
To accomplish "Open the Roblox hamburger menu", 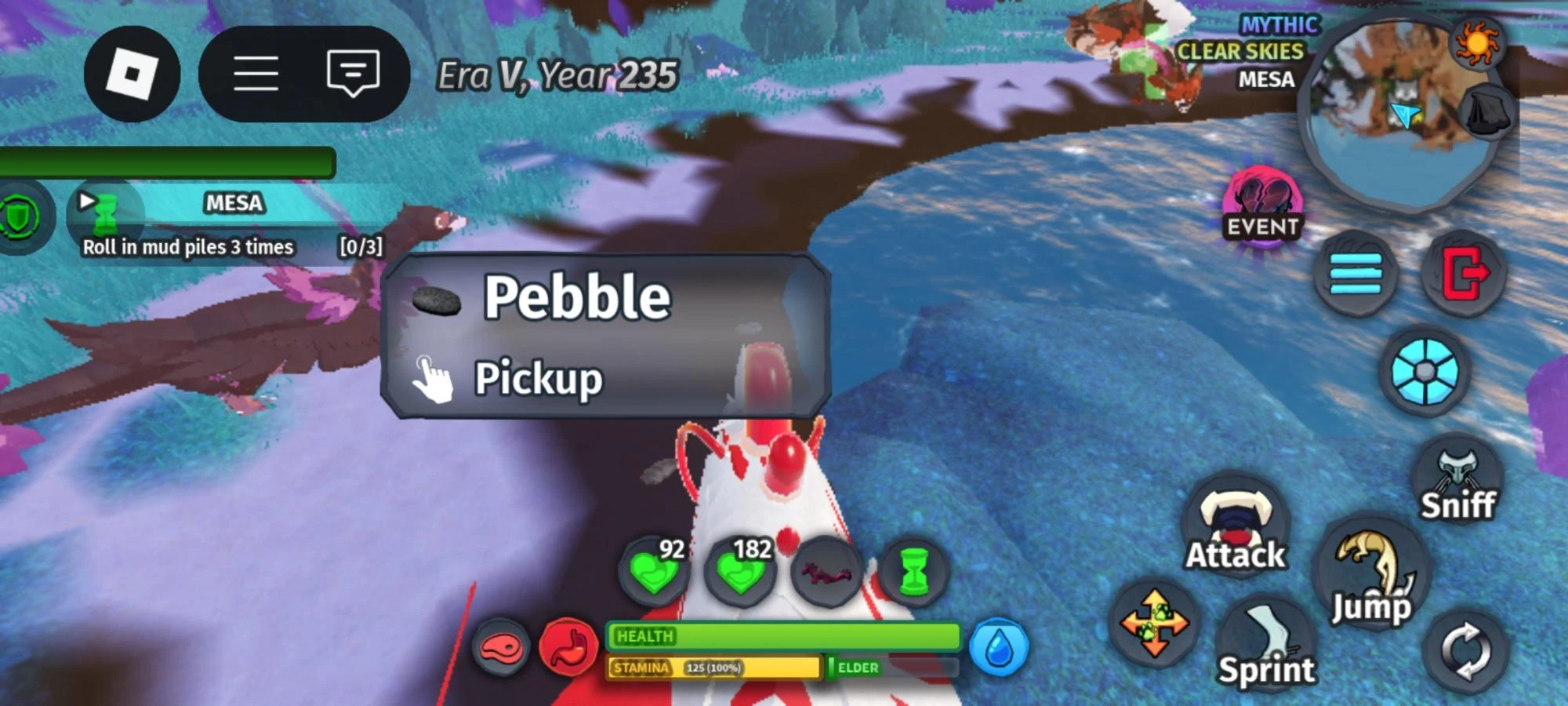I will pyautogui.click(x=258, y=72).
